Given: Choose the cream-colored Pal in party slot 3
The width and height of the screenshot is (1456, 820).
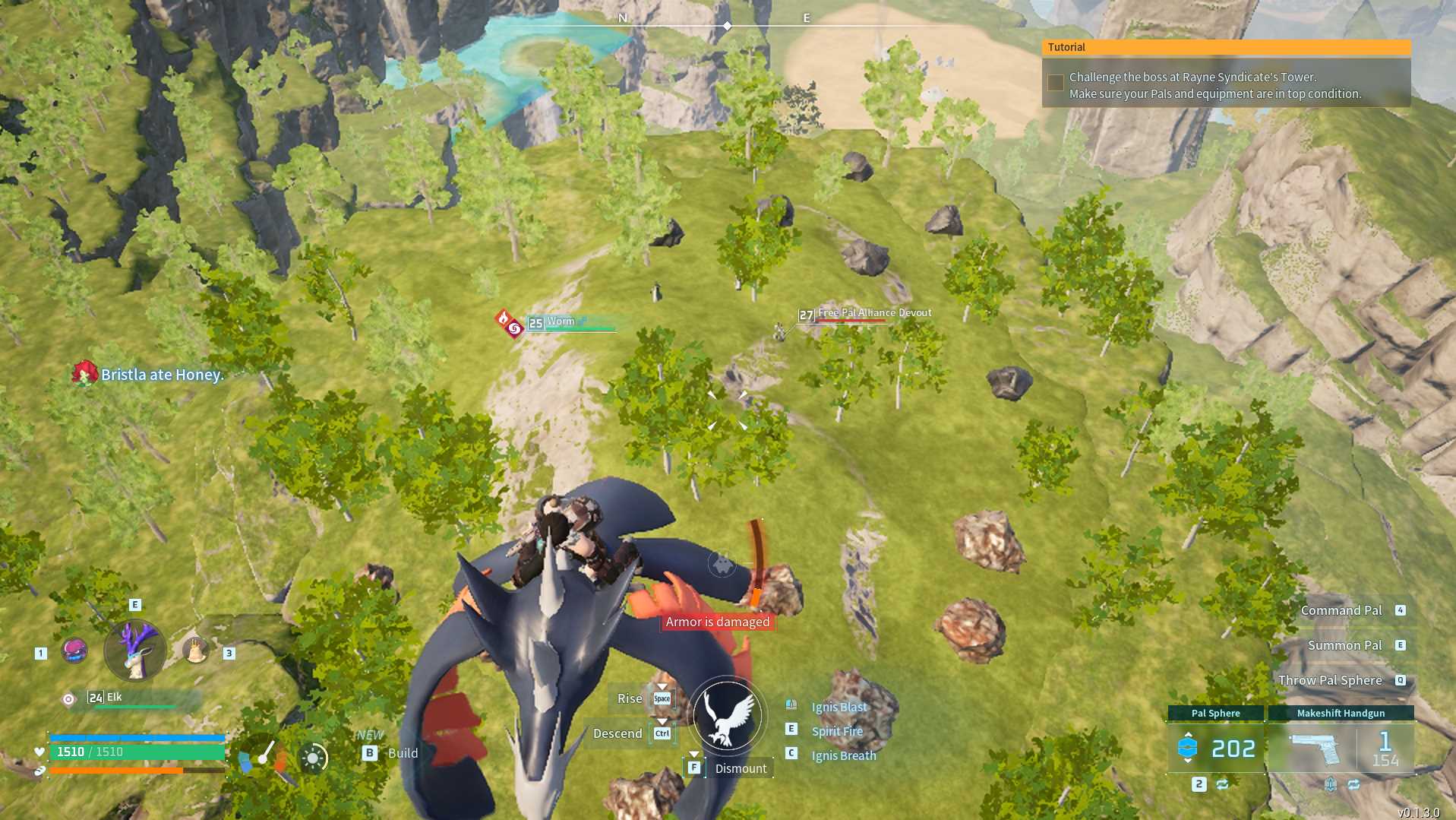Looking at the screenshot, I should coord(196,651).
